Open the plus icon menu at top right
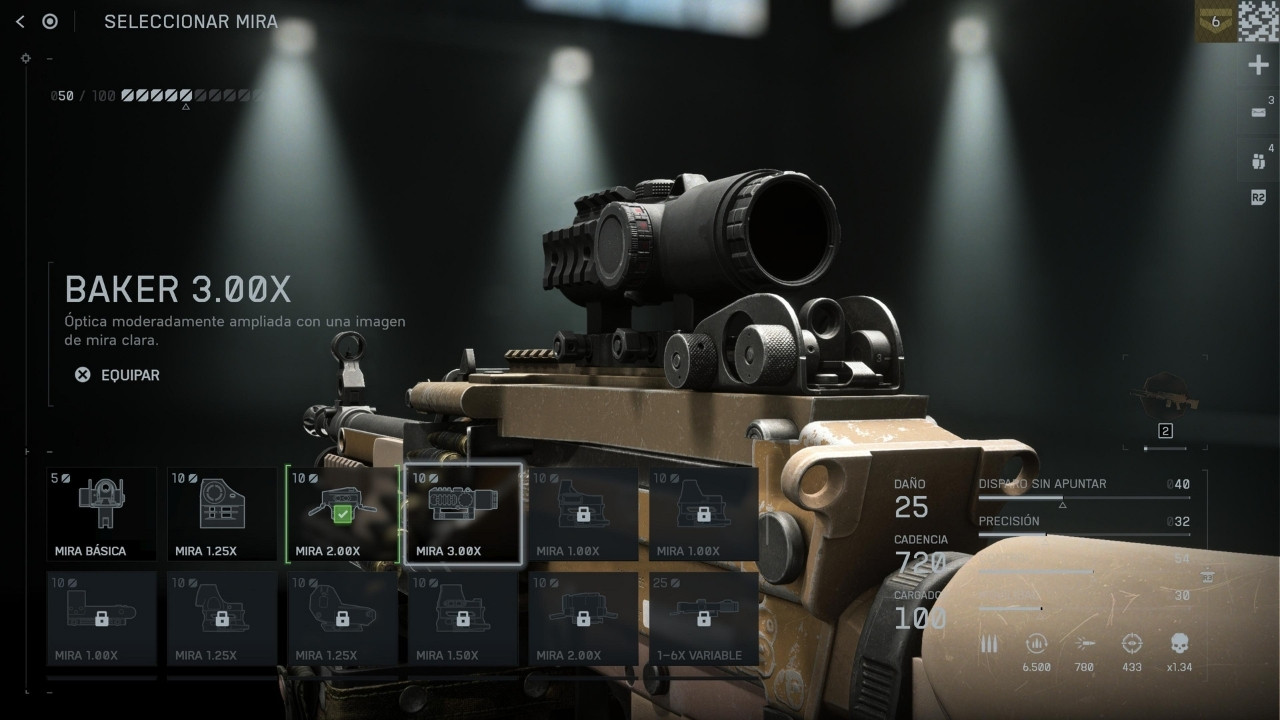The image size is (1280, 720). coord(1259,66)
